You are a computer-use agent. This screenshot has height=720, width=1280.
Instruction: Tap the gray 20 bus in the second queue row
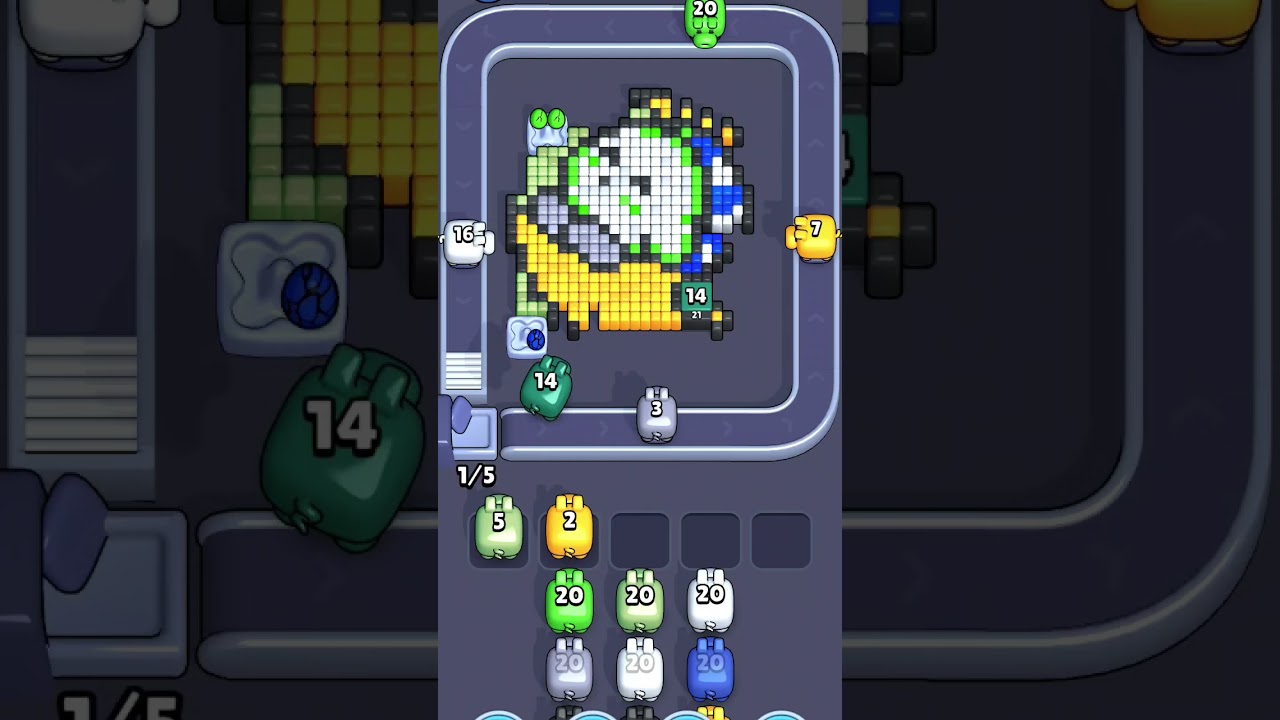tap(569, 665)
